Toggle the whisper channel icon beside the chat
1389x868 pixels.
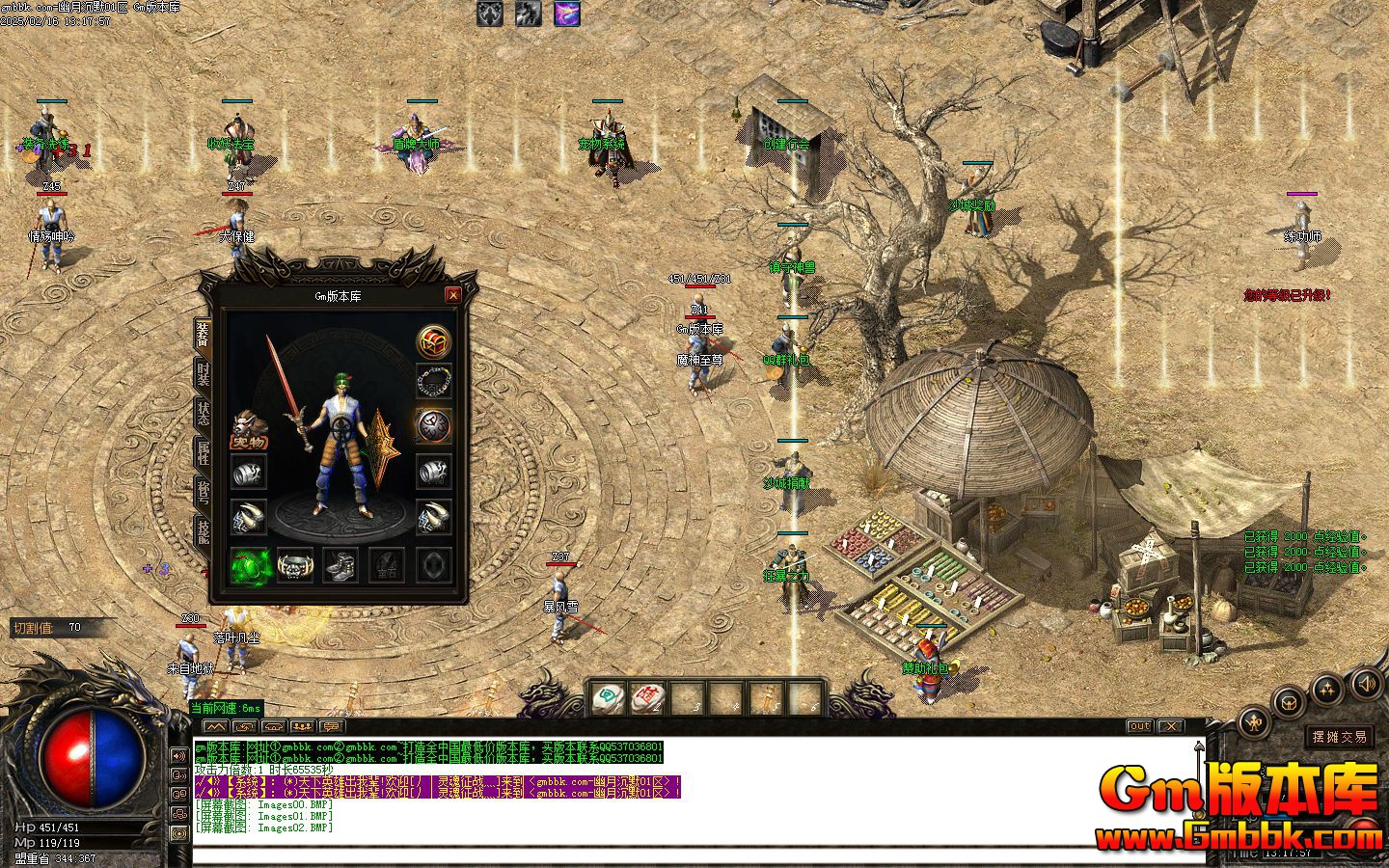tap(177, 773)
